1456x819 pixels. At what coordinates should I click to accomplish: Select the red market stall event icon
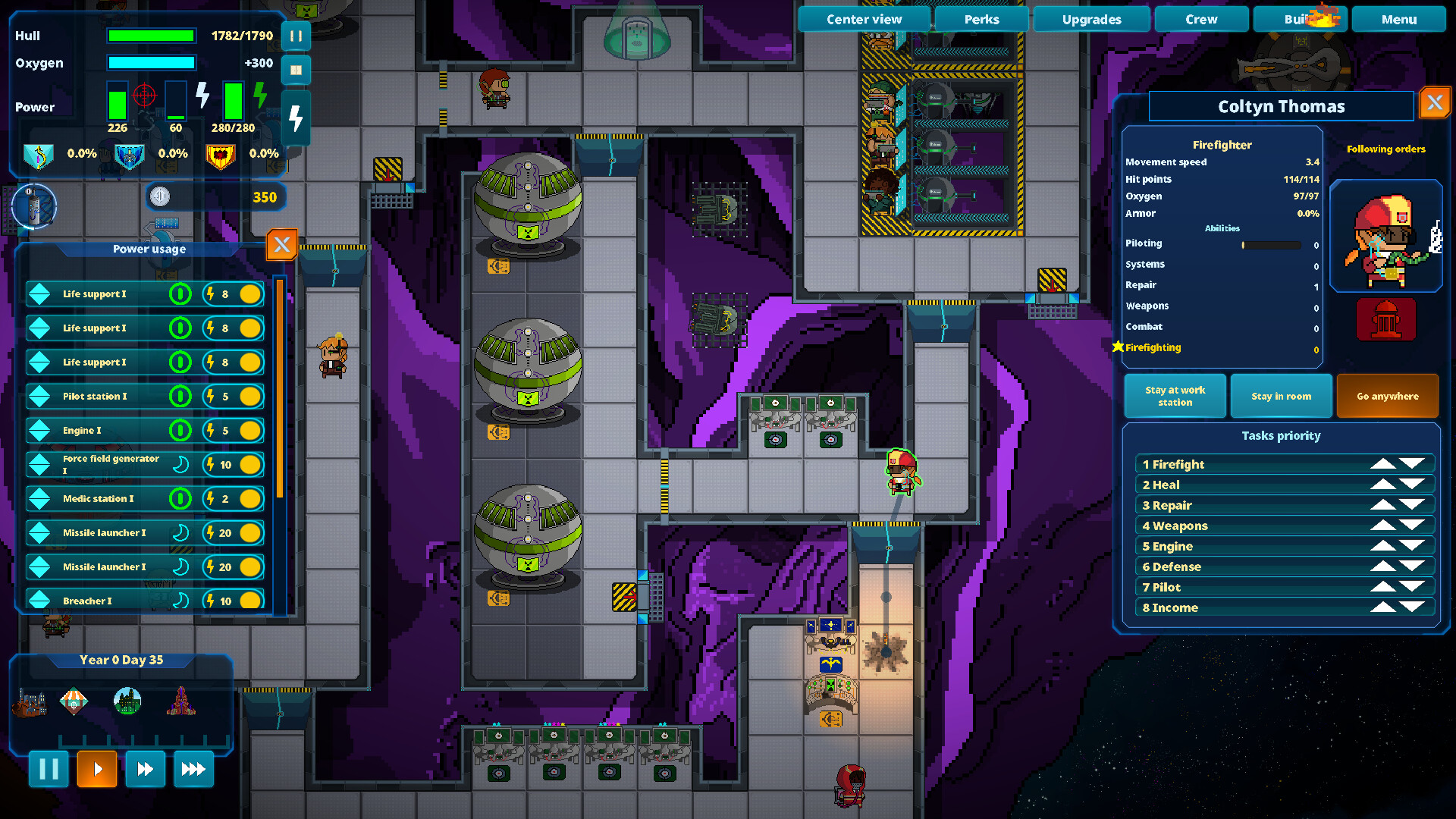click(74, 701)
